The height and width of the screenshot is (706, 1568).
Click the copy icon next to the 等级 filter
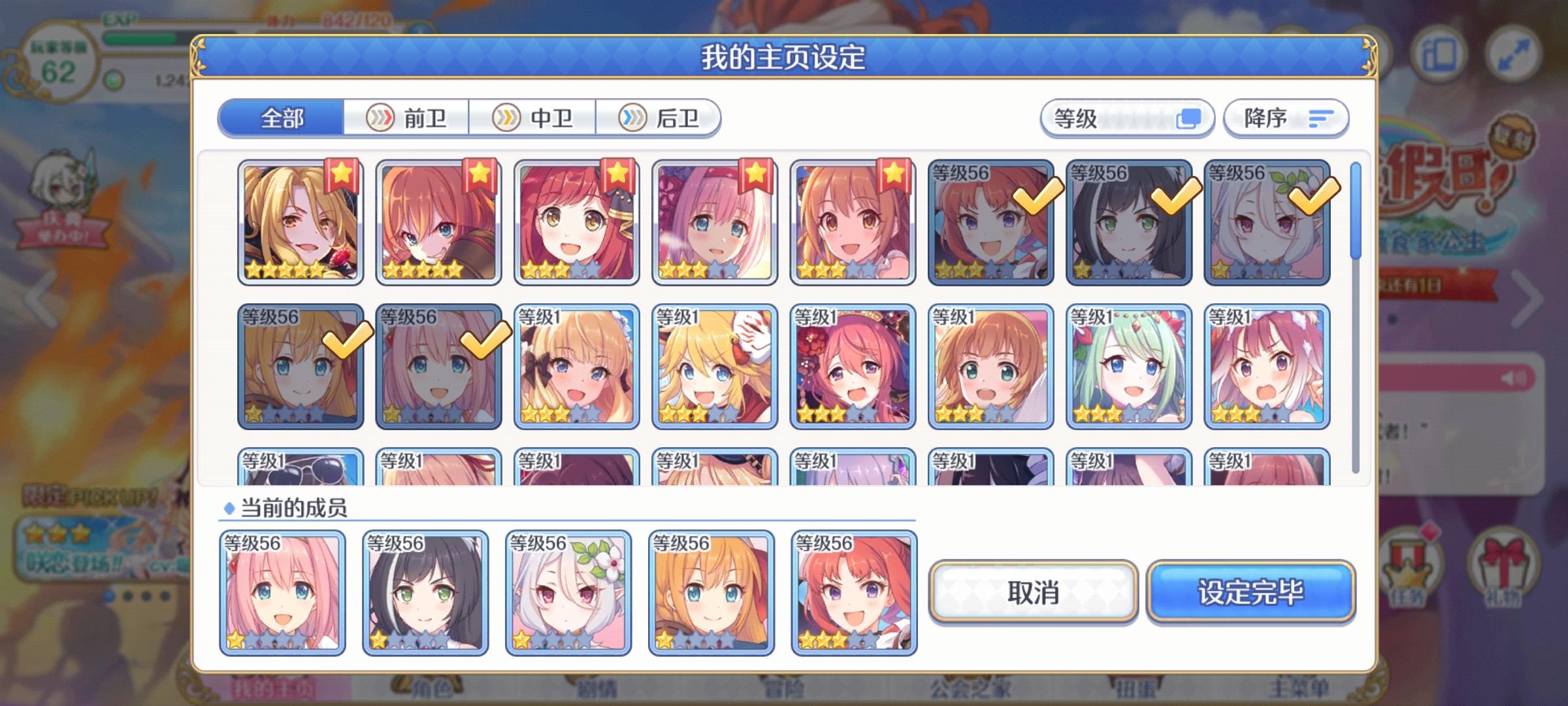(x=1192, y=118)
